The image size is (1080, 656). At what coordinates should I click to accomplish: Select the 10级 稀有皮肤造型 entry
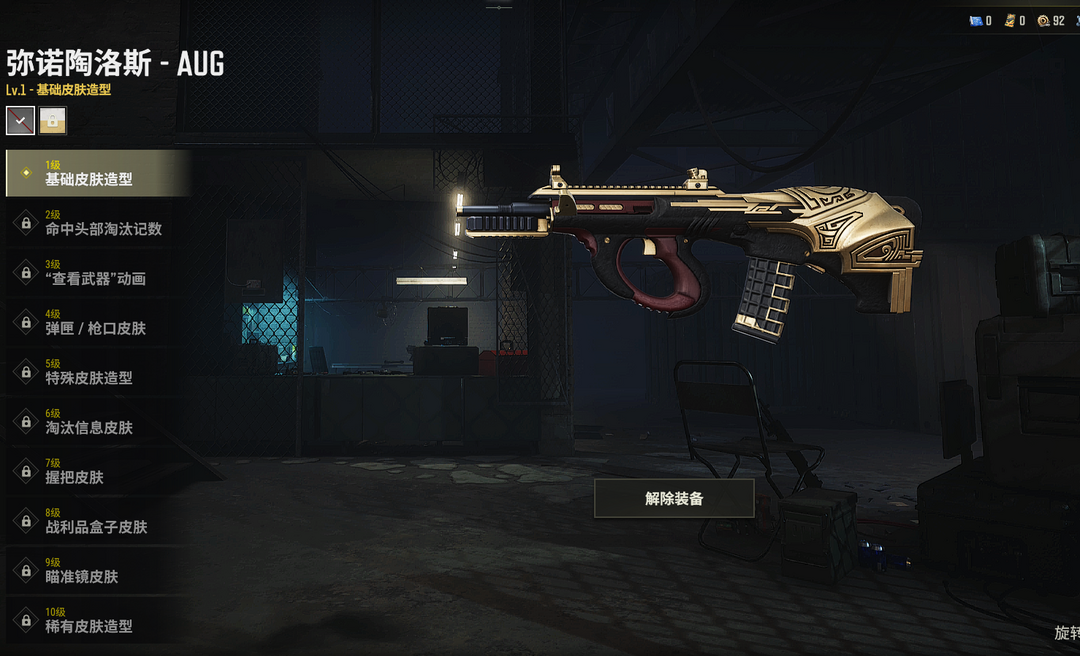coord(97,620)
